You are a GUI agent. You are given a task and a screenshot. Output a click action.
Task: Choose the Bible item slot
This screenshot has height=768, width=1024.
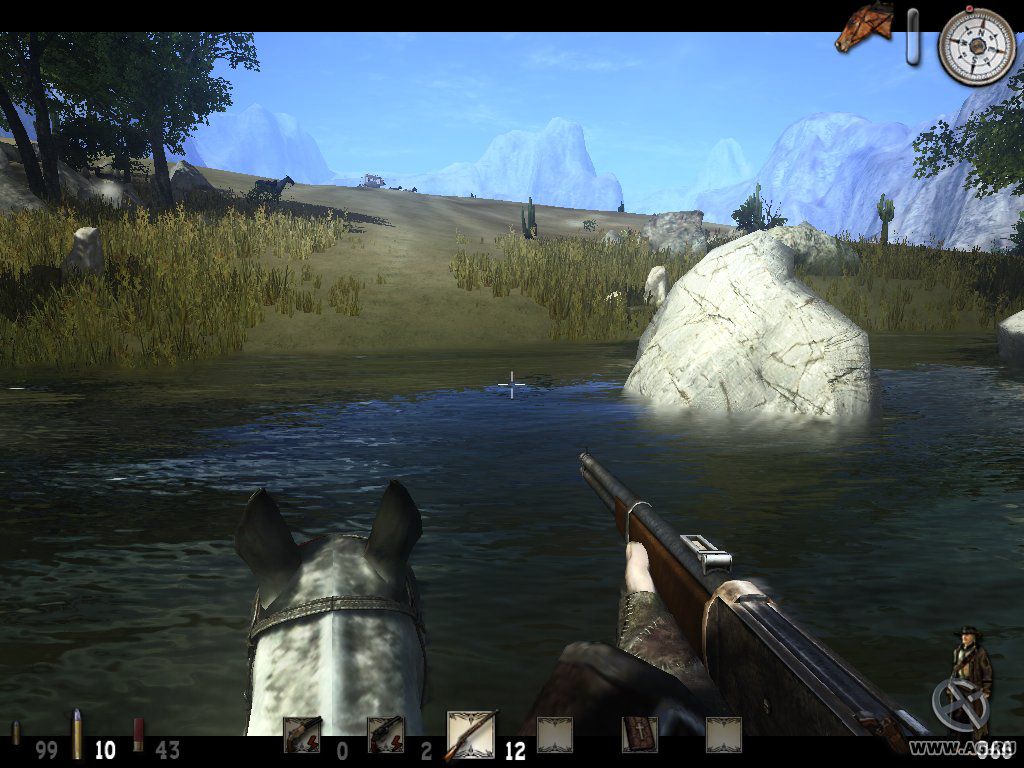(x=638, y=735)
